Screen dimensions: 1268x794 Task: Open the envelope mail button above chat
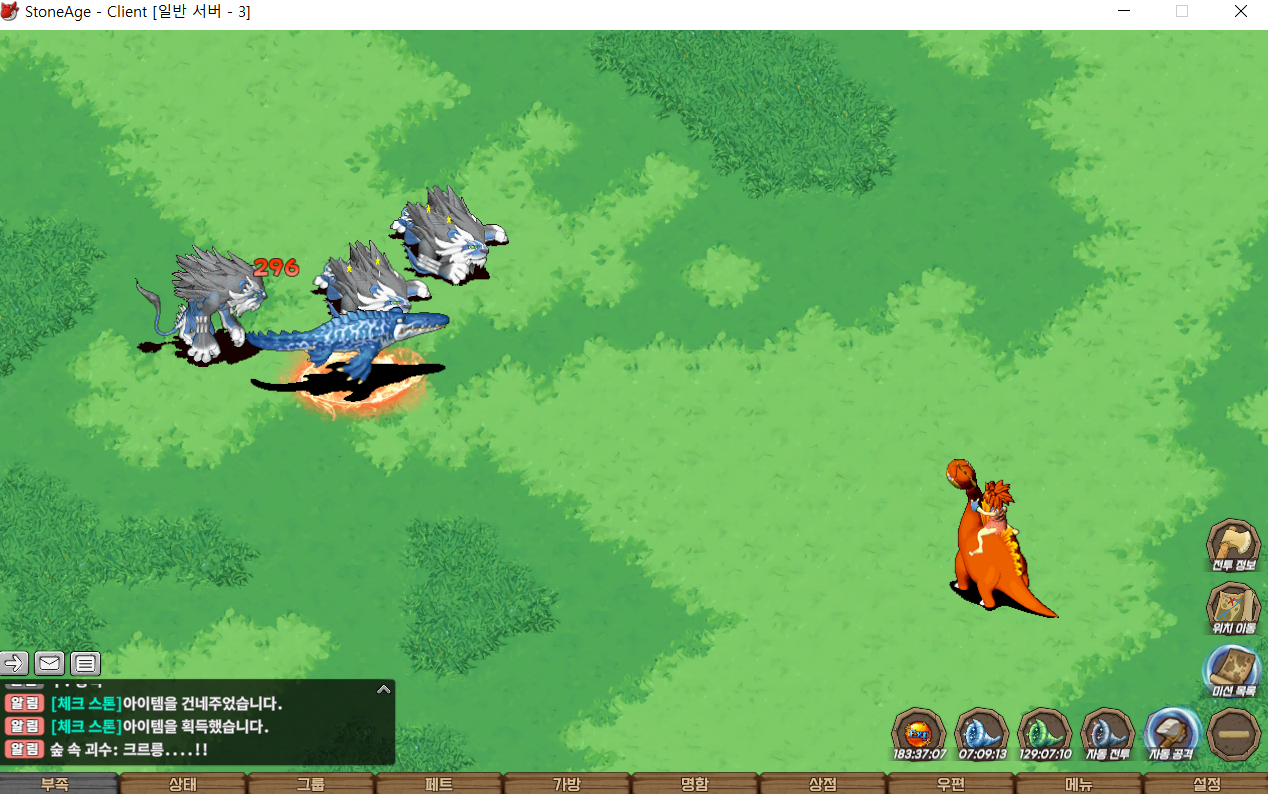[50, 662]
